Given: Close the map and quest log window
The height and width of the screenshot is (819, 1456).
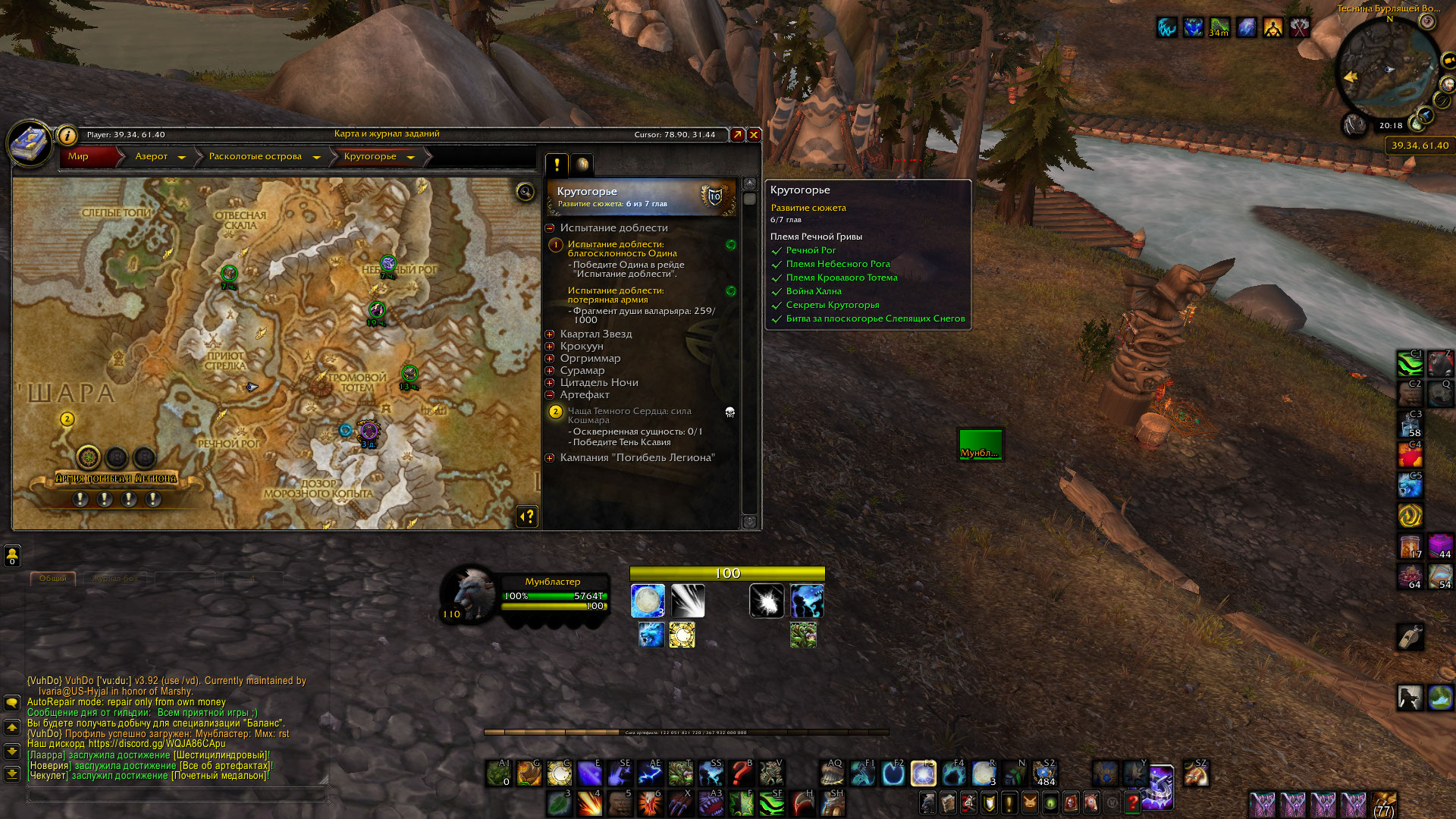Looking at the screenshot, I should click(754, 134).
